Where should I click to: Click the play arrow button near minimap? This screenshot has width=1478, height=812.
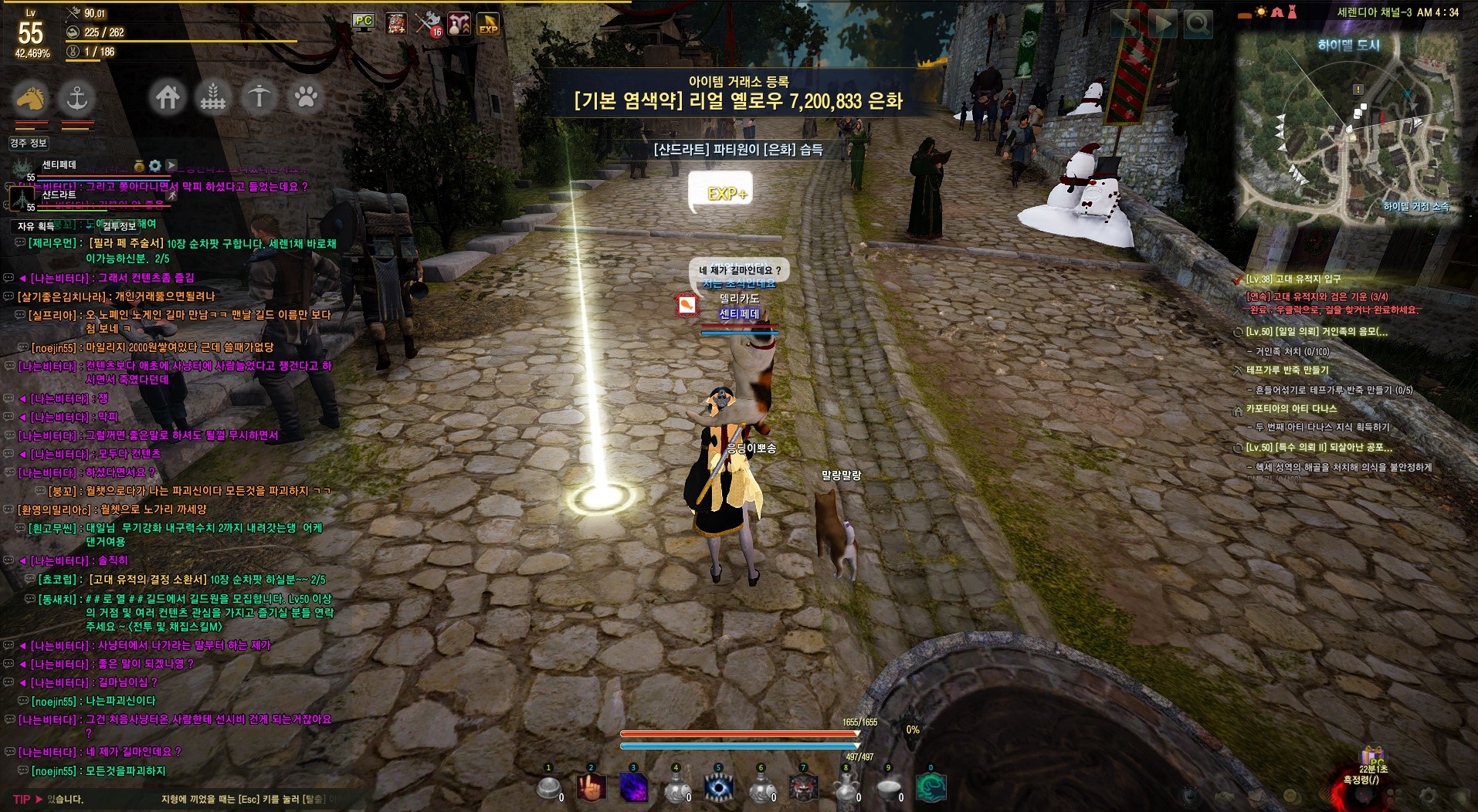point(1161,25)
